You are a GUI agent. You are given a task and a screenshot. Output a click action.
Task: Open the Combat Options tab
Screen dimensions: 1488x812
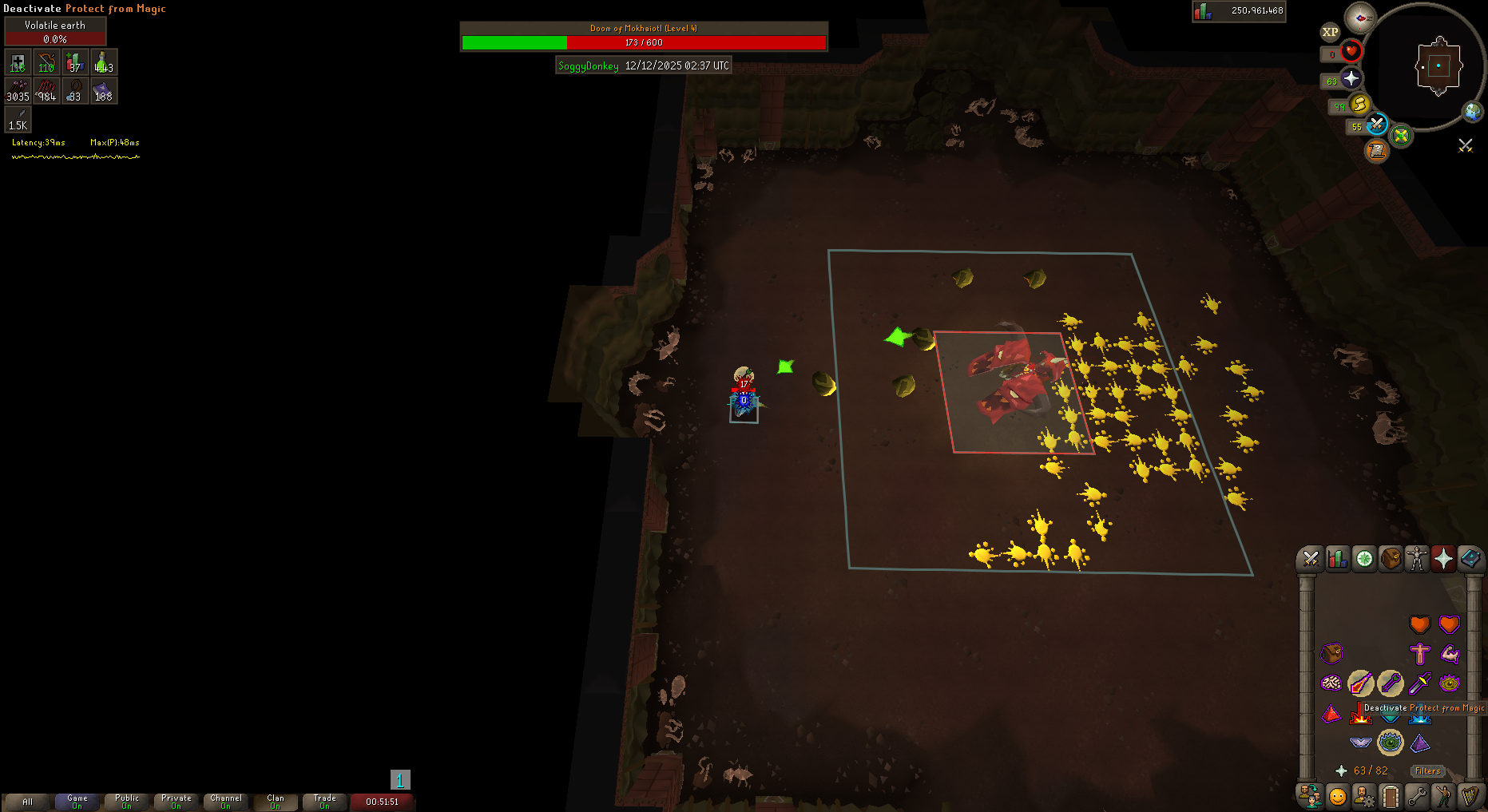(x=1310, y=559)
